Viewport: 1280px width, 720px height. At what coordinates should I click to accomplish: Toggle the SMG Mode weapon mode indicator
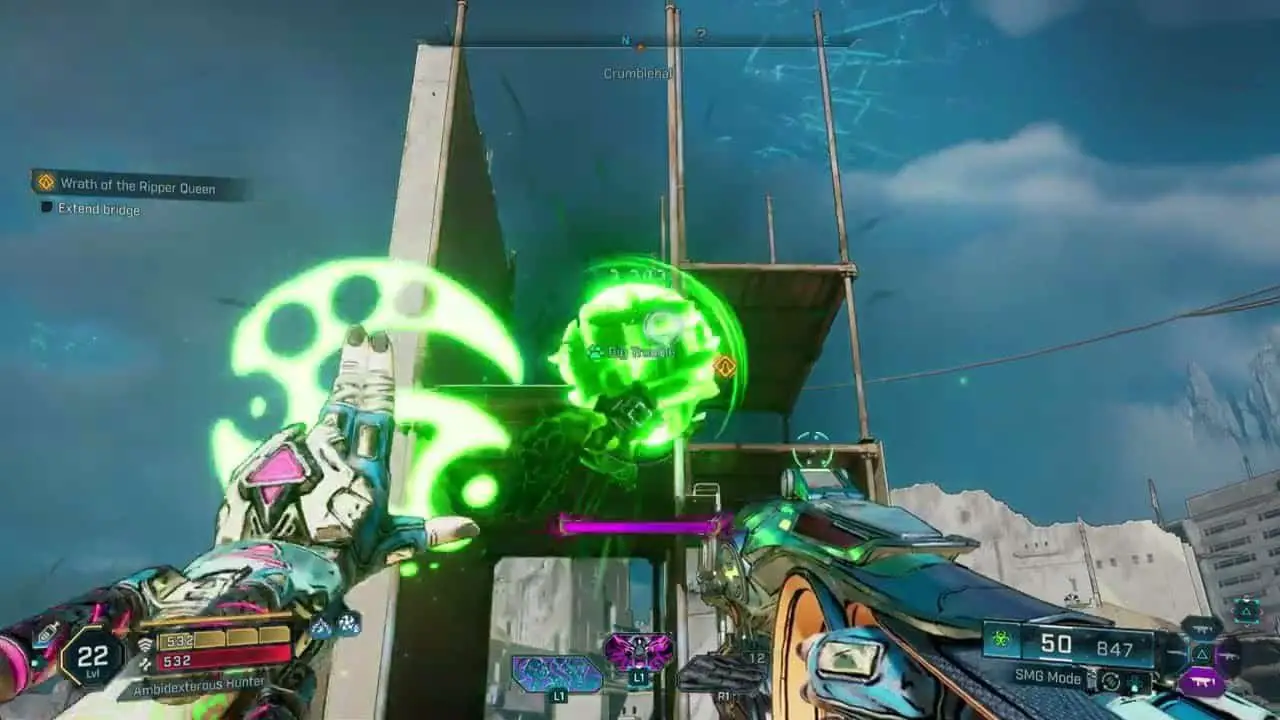click(x=1049, y=678)
